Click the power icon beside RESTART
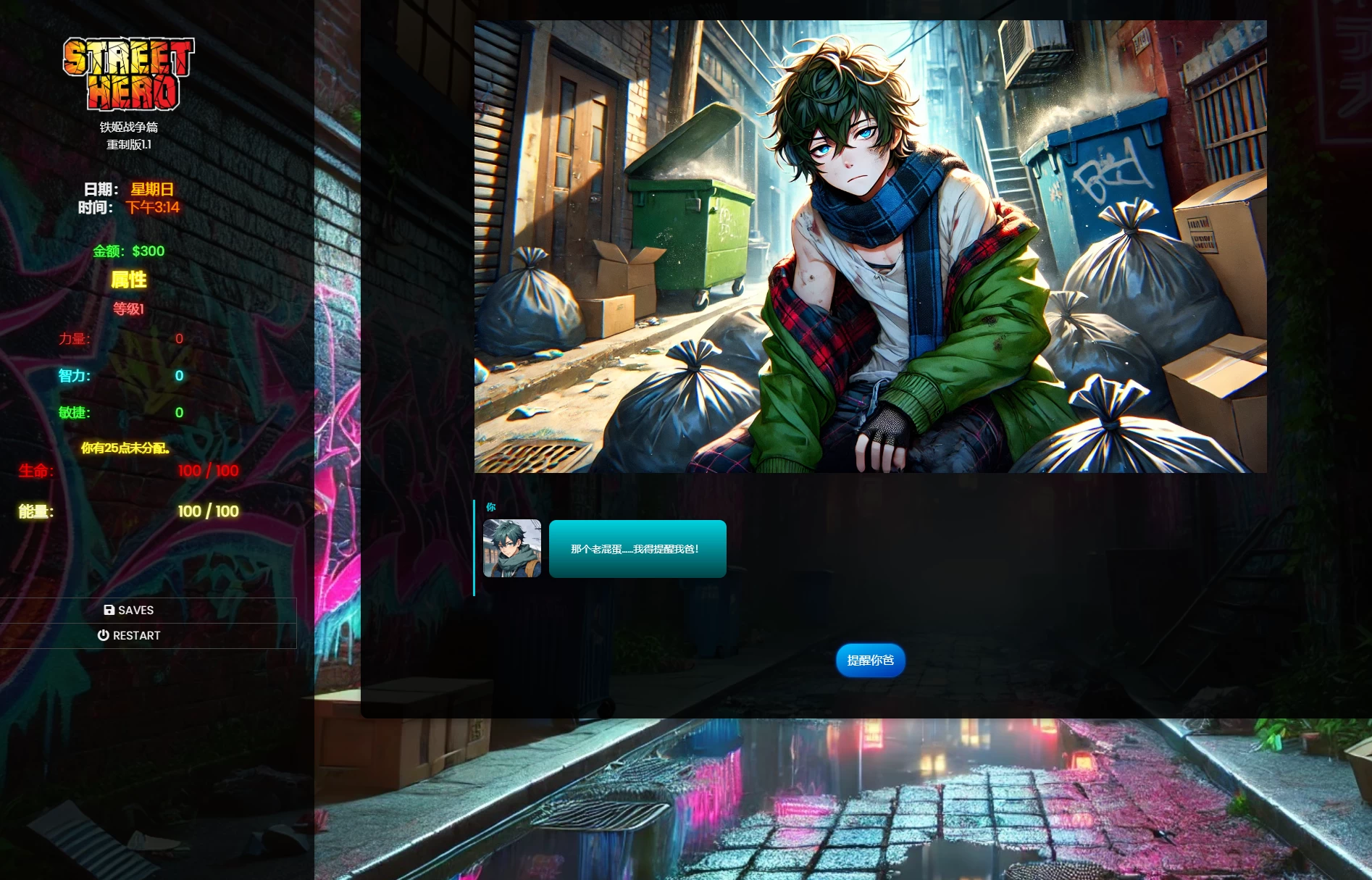Image resolution: width=1372 pixels, height=880 pixels. tap(104, 635)
